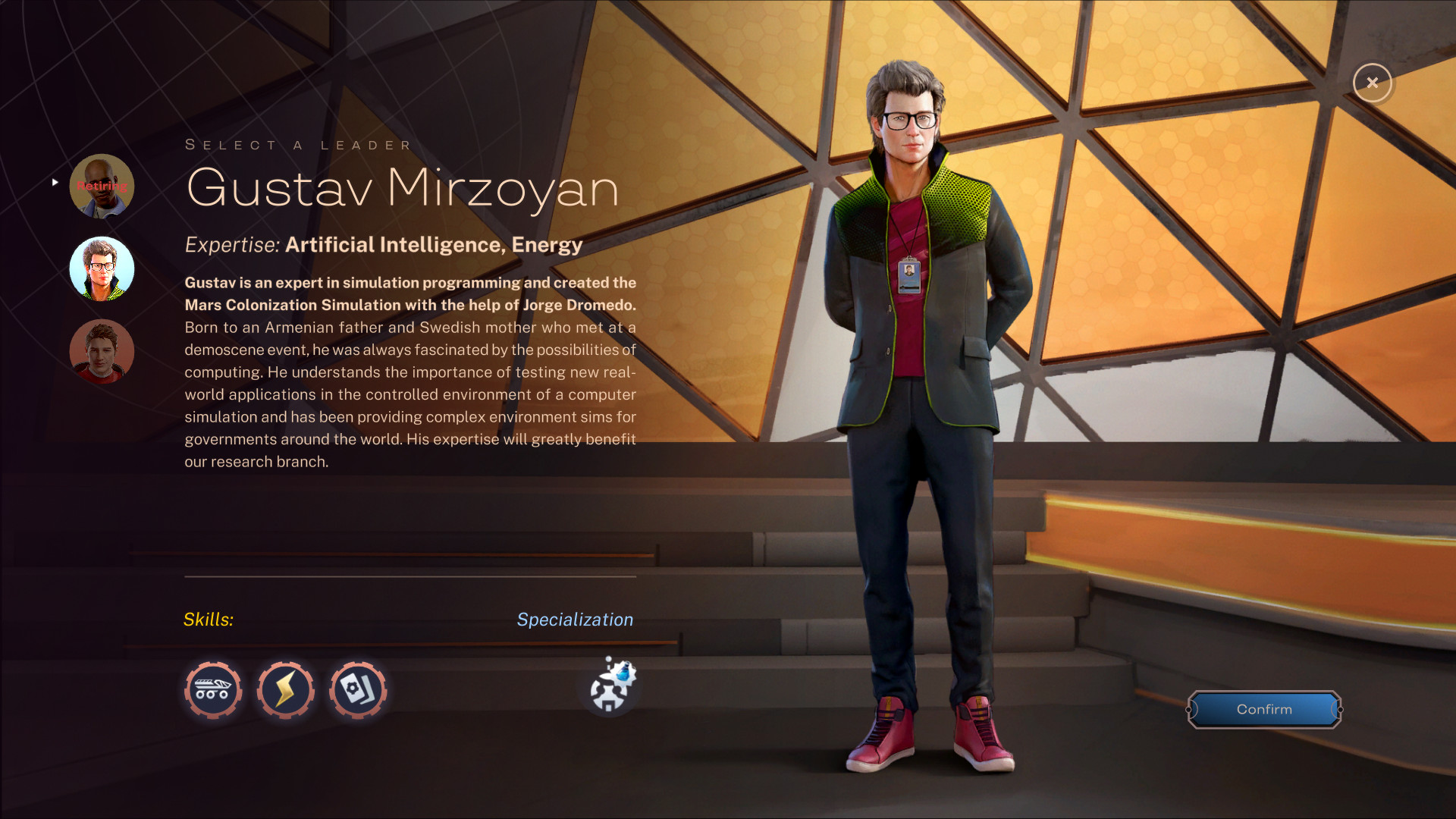Image resolution: width=1456 pixels, height=819 pixels.
Task: Click the blue Specialization heading
Action: point(575,619)
